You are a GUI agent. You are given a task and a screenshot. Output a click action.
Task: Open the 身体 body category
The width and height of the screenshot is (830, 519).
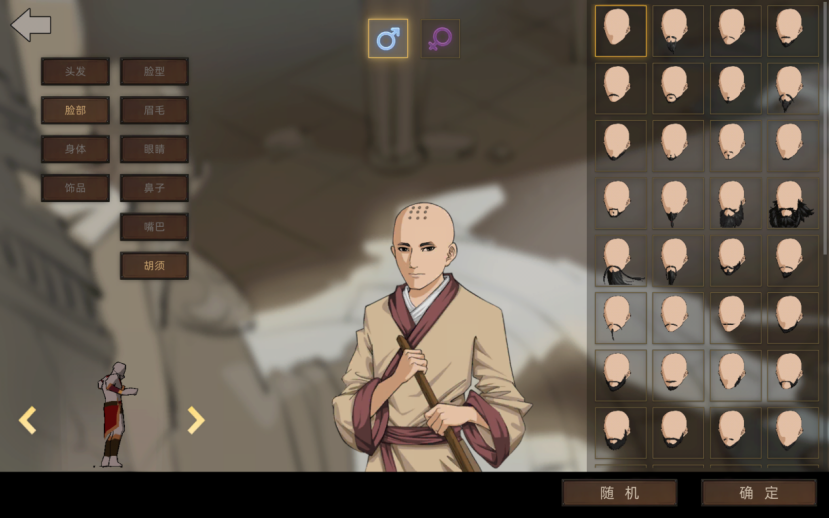pyautogui.click(x=75, y=149)
